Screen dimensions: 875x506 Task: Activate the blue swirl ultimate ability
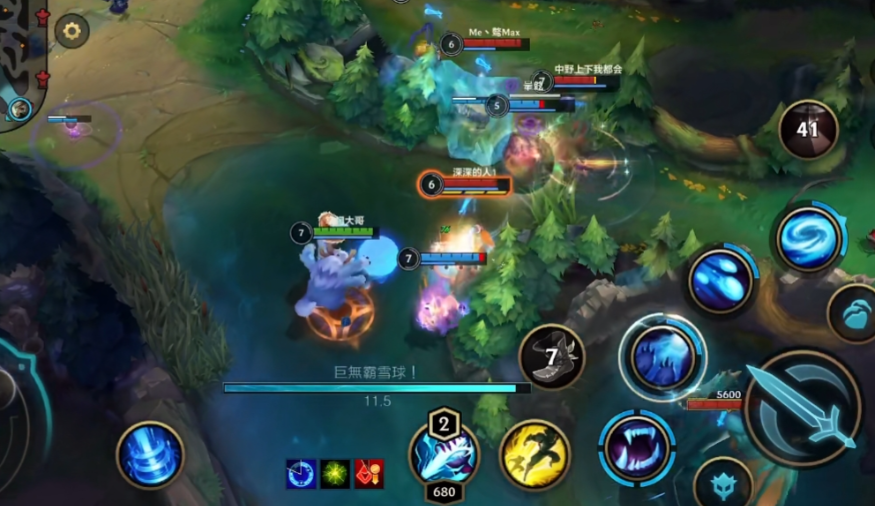click(809, 238)
